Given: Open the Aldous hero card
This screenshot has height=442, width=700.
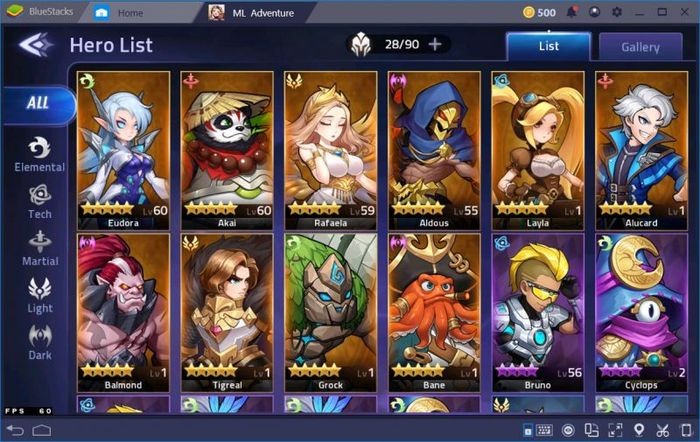Looking at the screenshot, I should [x=435, y=149].
